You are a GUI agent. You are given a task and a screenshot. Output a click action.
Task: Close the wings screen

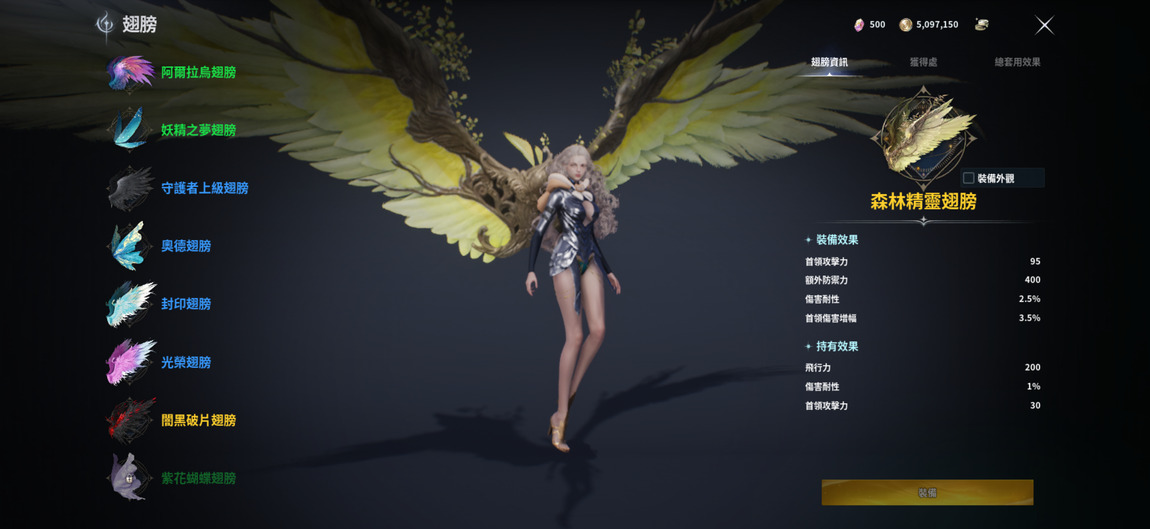point(1044,25)
